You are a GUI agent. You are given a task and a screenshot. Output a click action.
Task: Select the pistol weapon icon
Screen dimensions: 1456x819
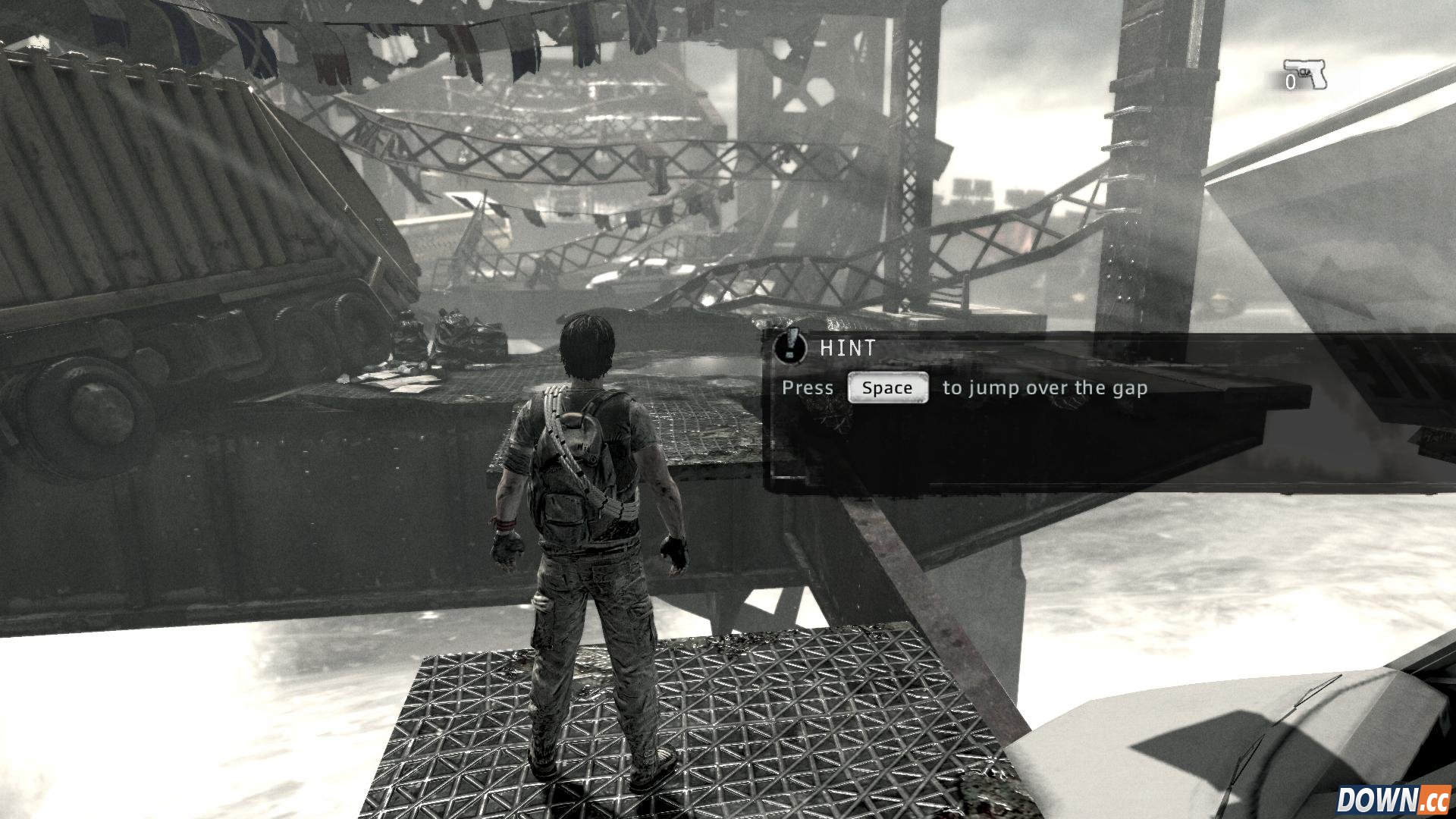click(1307, 74)
